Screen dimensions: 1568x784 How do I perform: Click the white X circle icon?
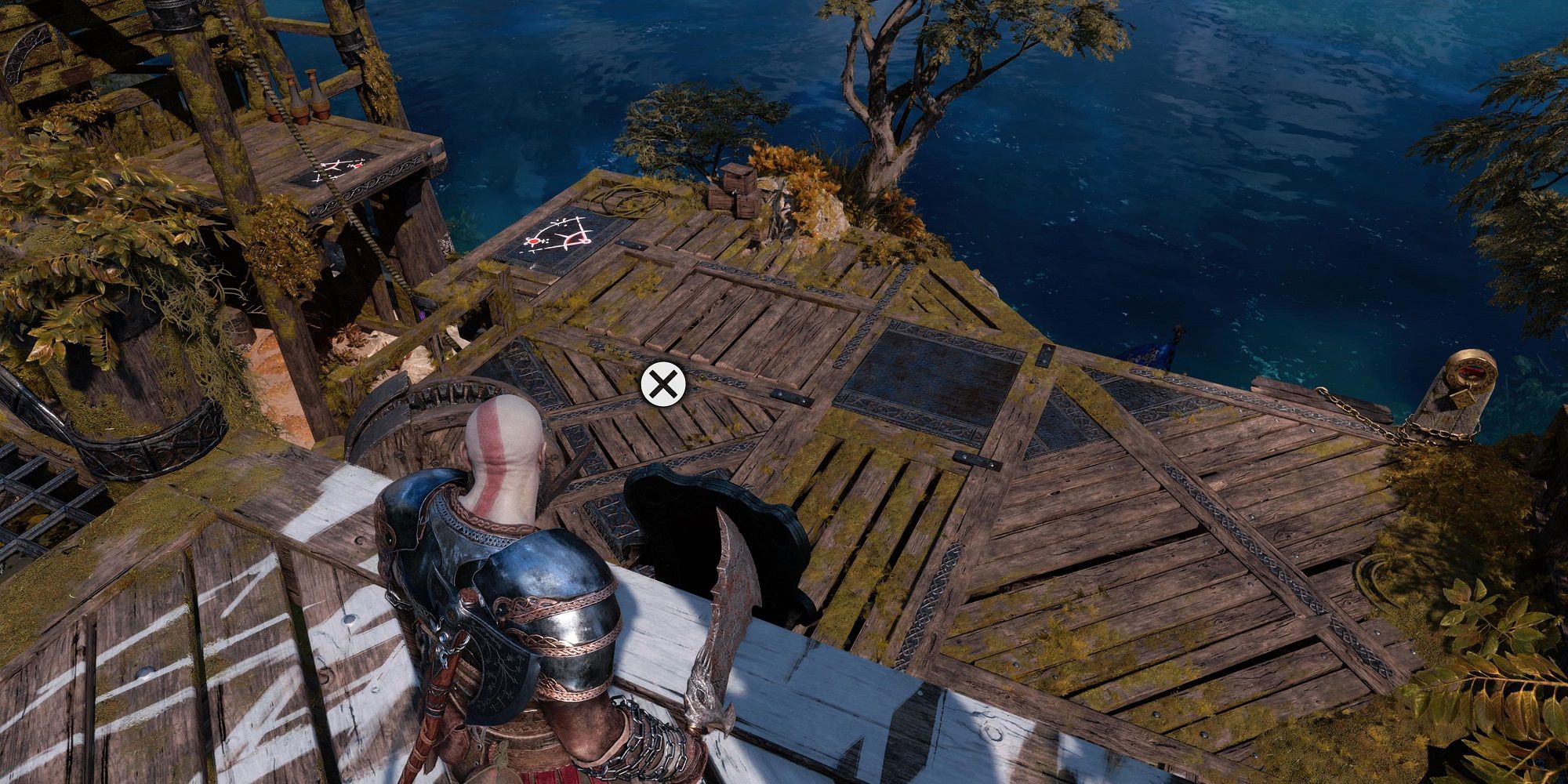[662, 385]
